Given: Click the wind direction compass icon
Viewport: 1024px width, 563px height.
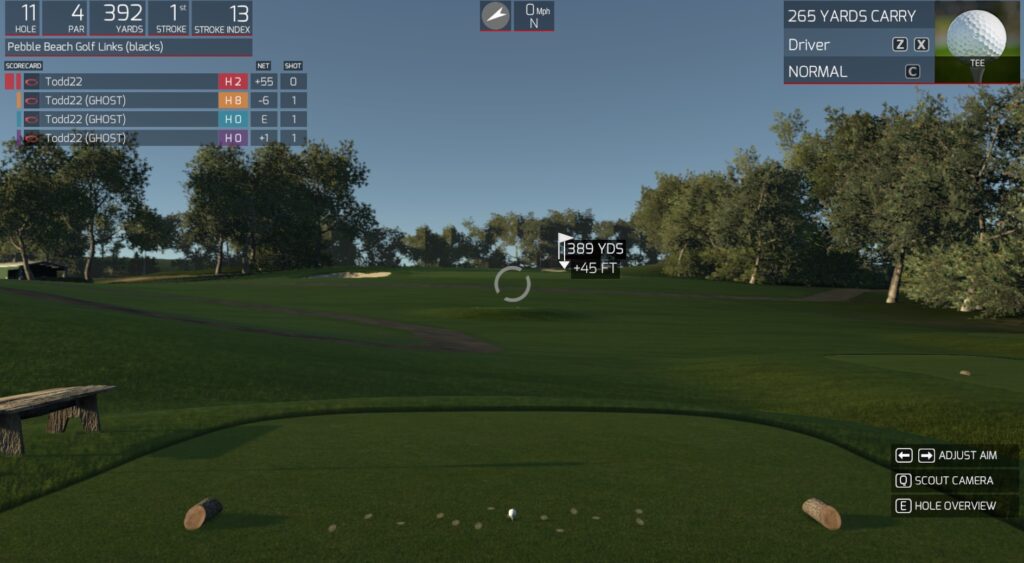Looking at the screenshot, I should pyautogui.click(x=495, y=15).
